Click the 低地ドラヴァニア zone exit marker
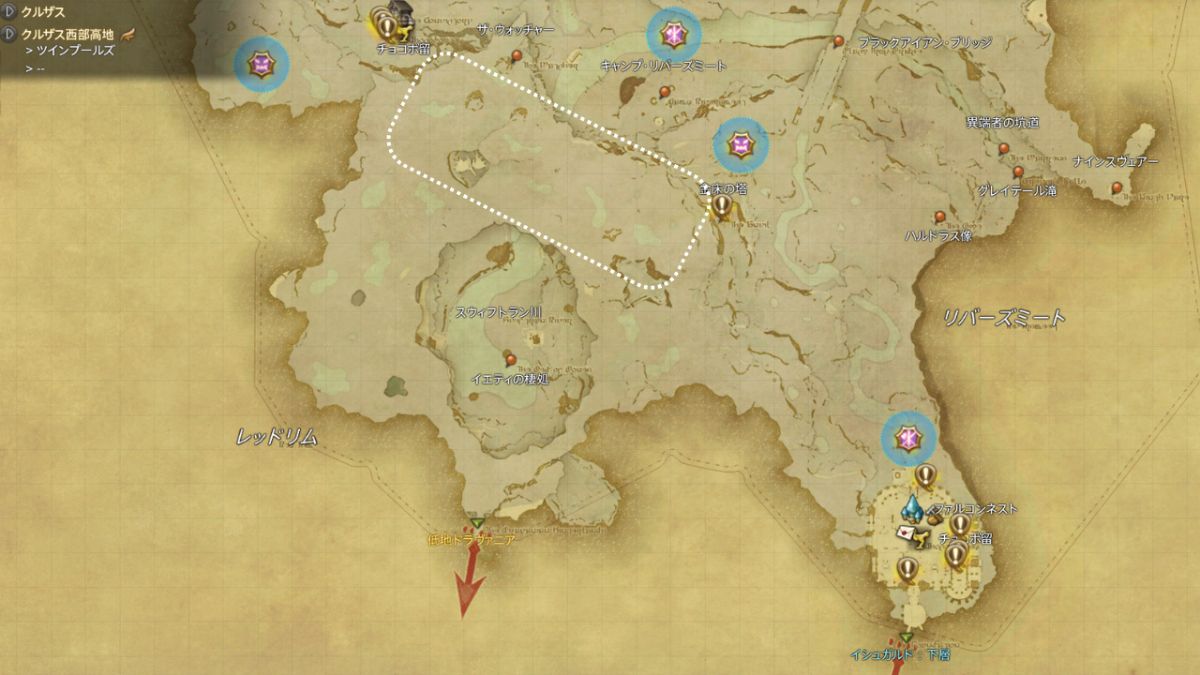This screenshot has height=675, width=1200. [477, 523]
